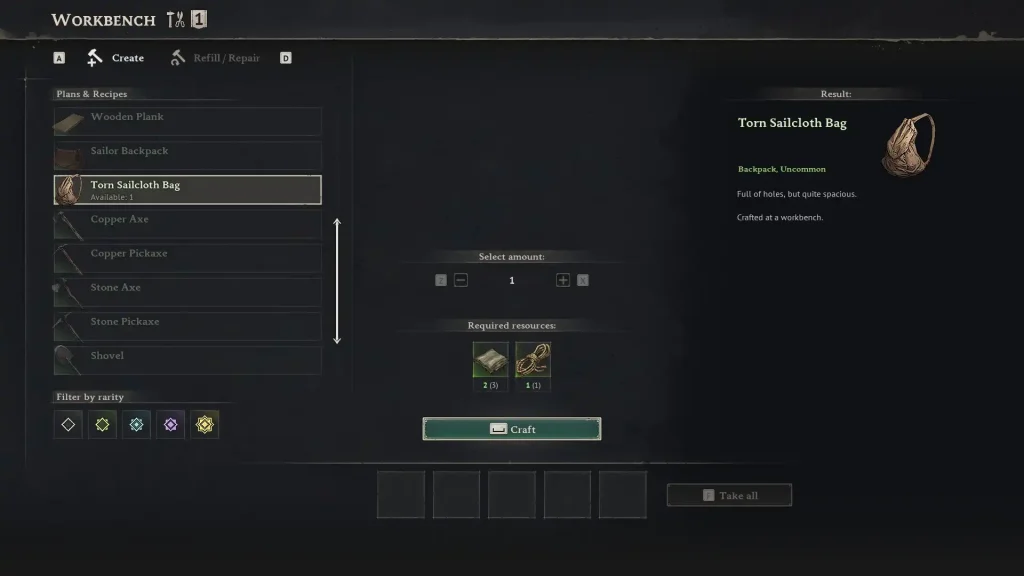
Task: Pick the Shovel recipe
Action: pos(188,359)
